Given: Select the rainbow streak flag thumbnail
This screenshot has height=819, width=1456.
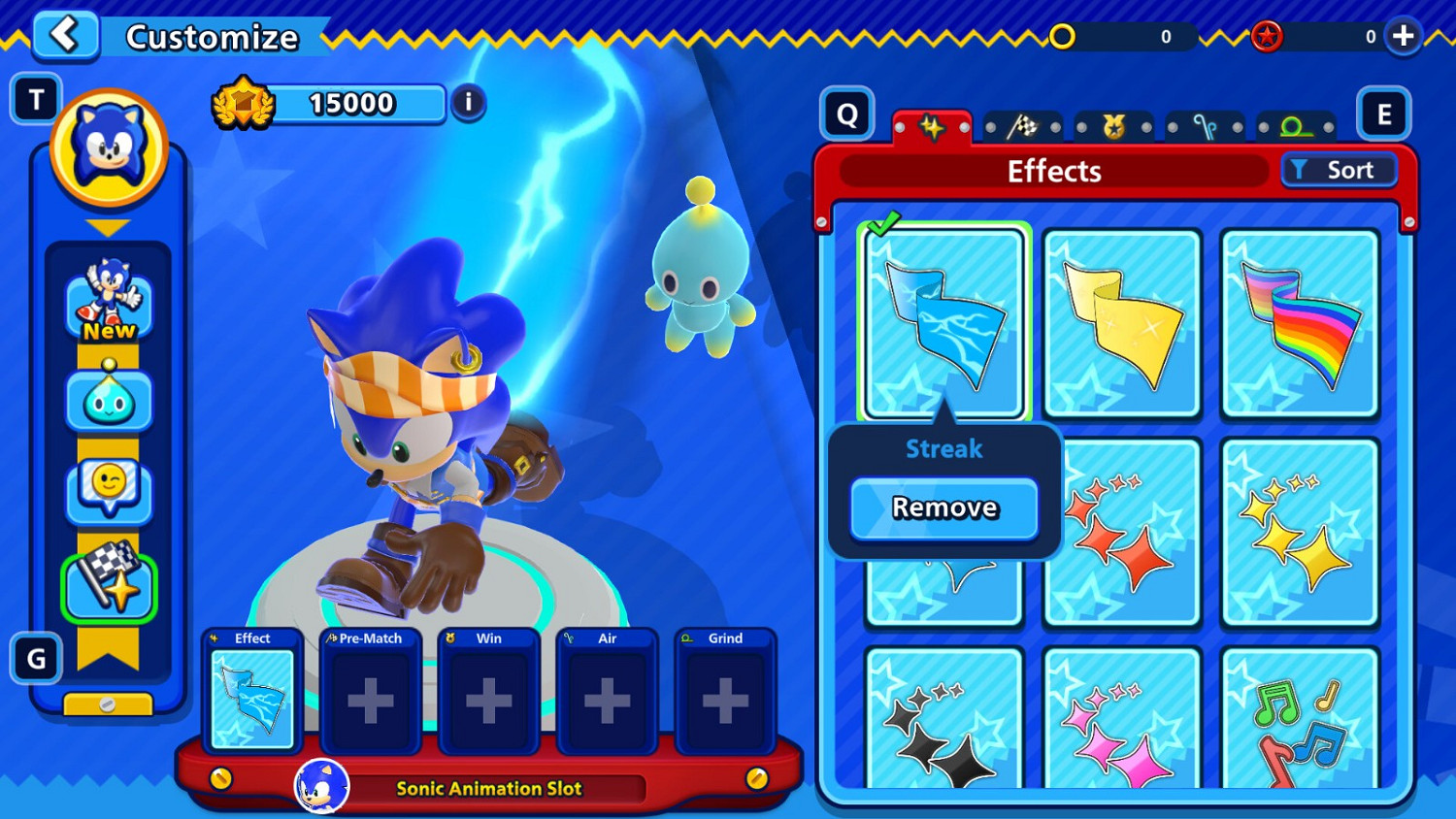Looking at the screenshot, I should click(1299, 320).
